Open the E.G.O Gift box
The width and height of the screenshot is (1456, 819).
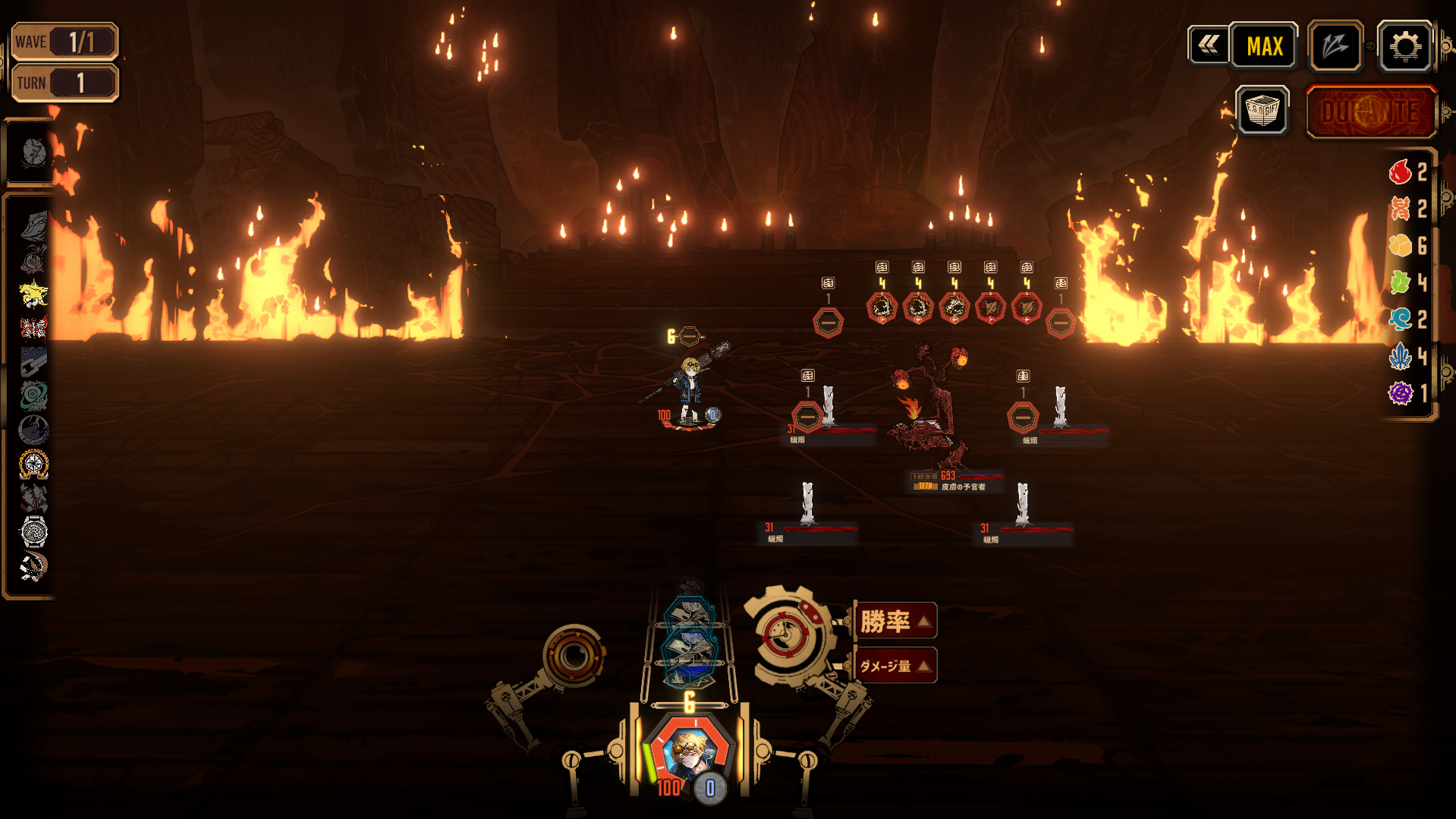coord(1262,111)
